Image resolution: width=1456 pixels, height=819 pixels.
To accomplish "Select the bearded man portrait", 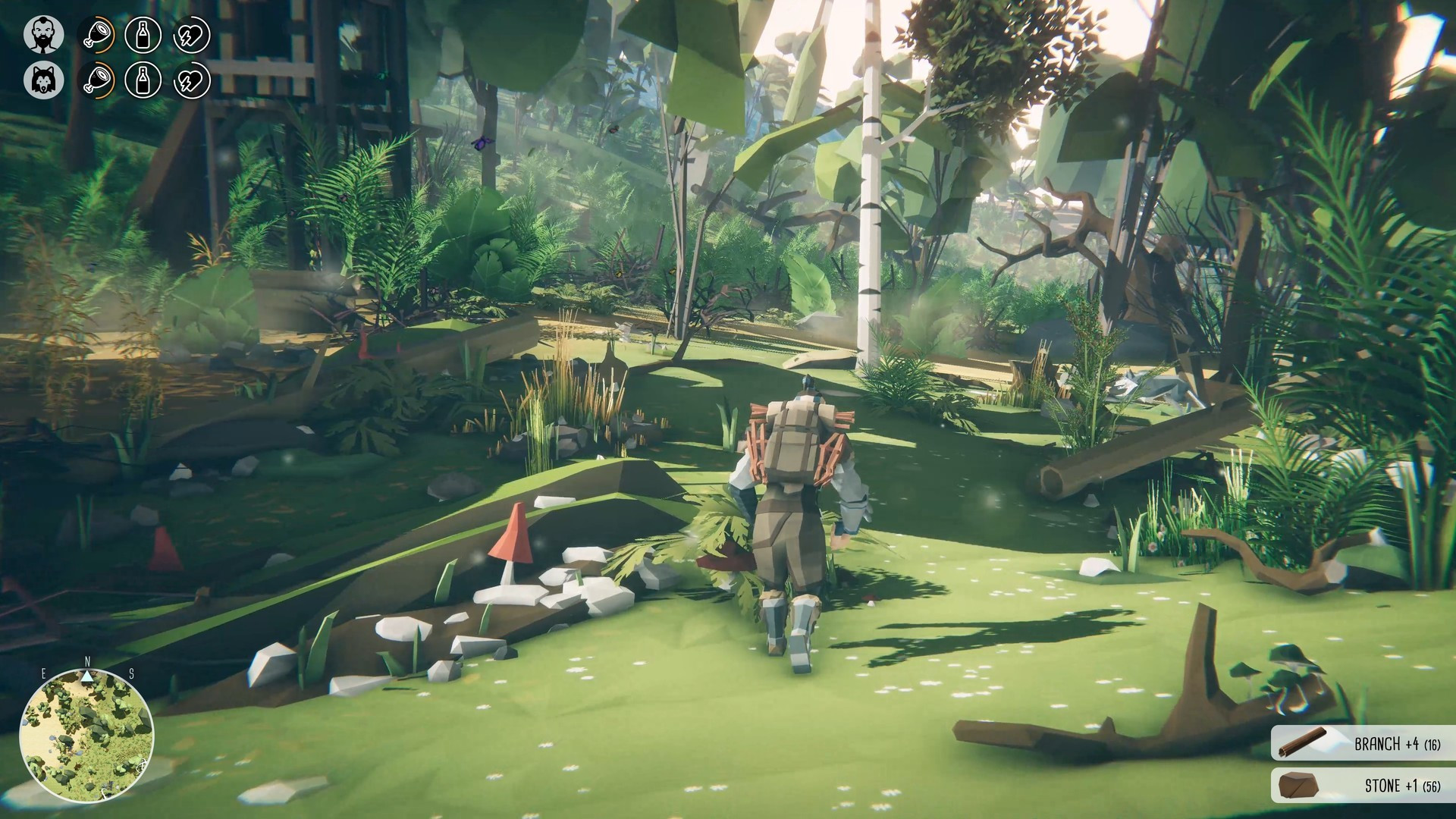I will (x=43, y=35).
